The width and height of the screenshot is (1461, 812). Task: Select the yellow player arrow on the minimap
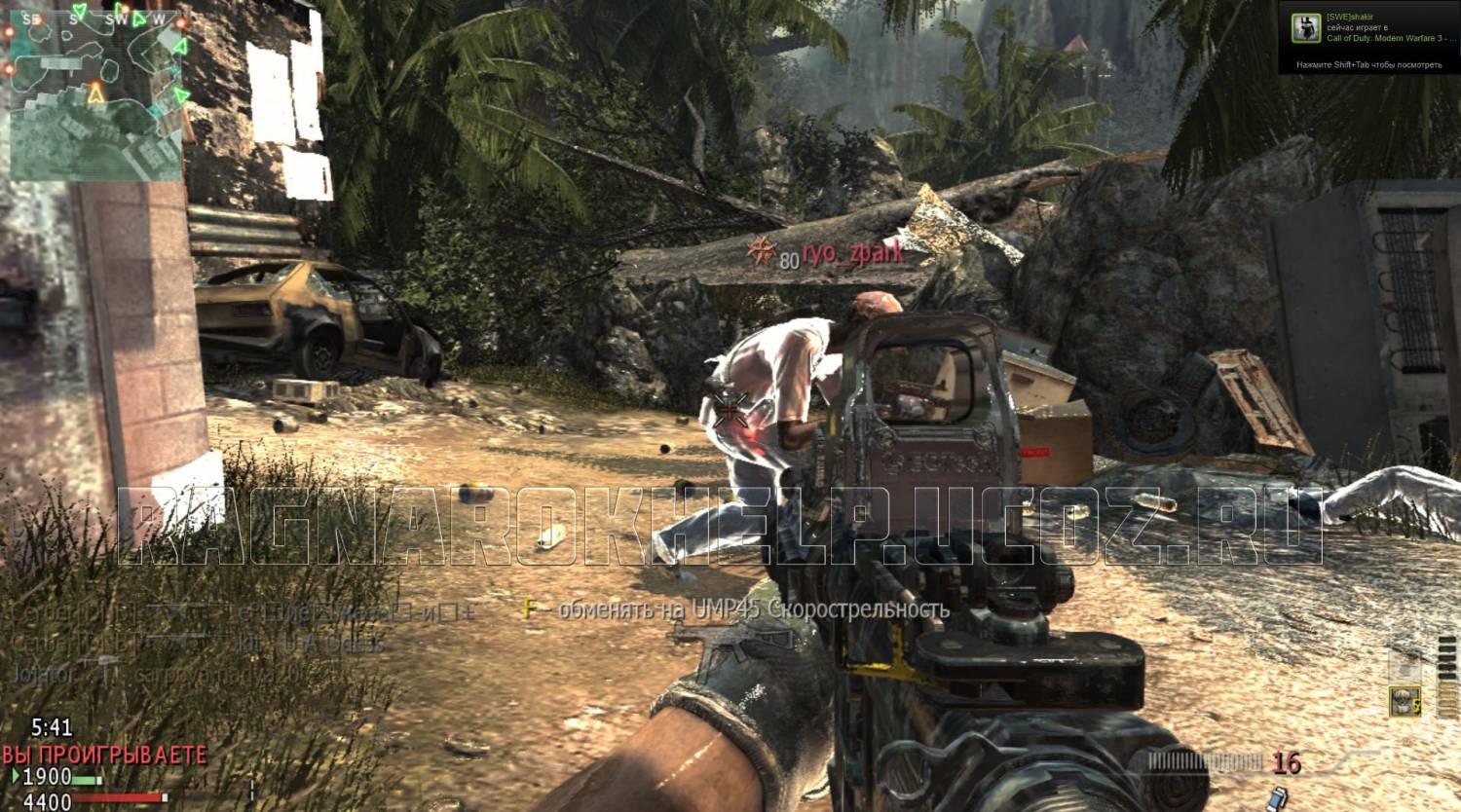pyautogui.click(x=95, y=94)
